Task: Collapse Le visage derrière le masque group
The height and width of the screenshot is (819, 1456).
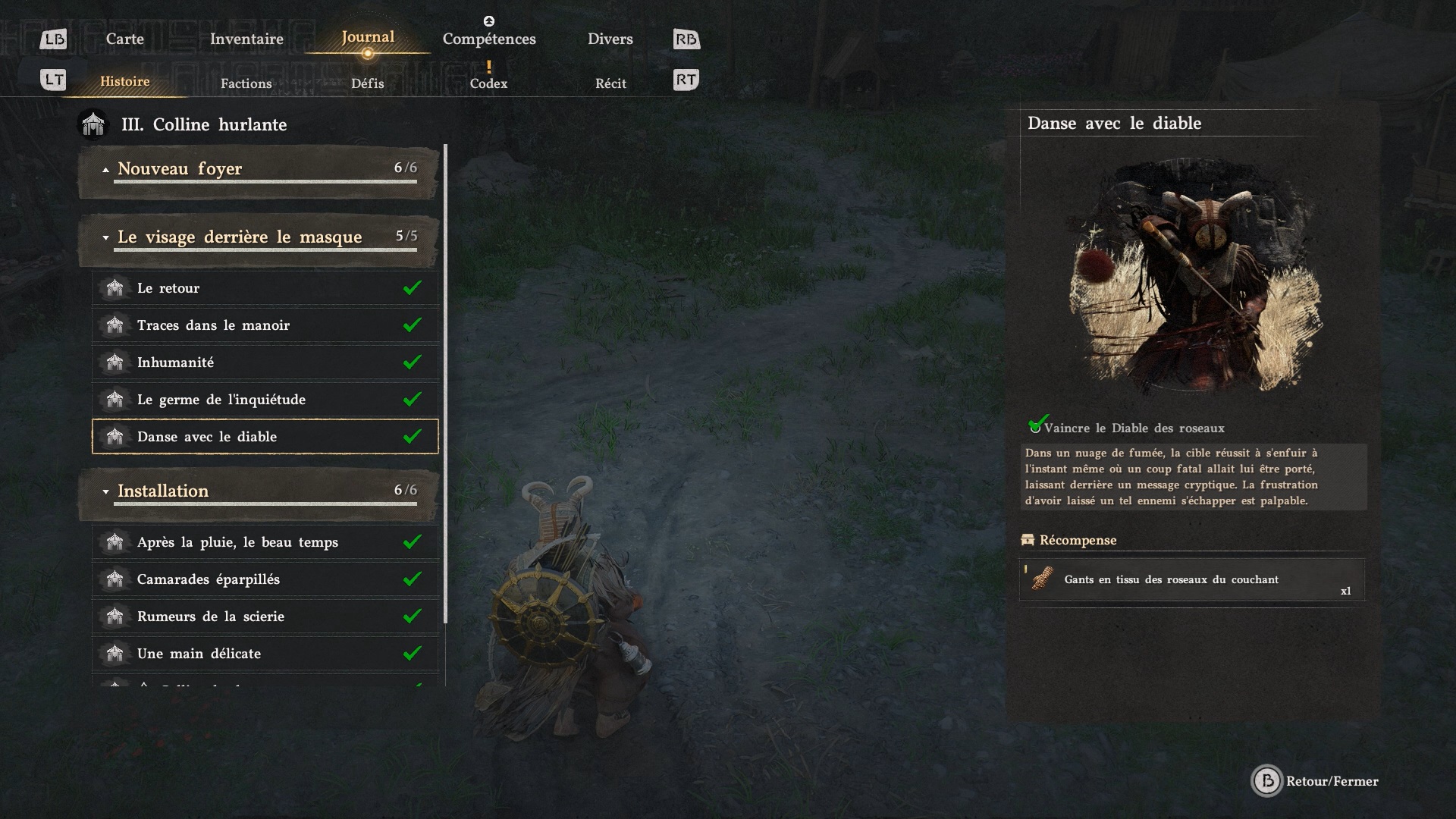Action: coord(258,237)
